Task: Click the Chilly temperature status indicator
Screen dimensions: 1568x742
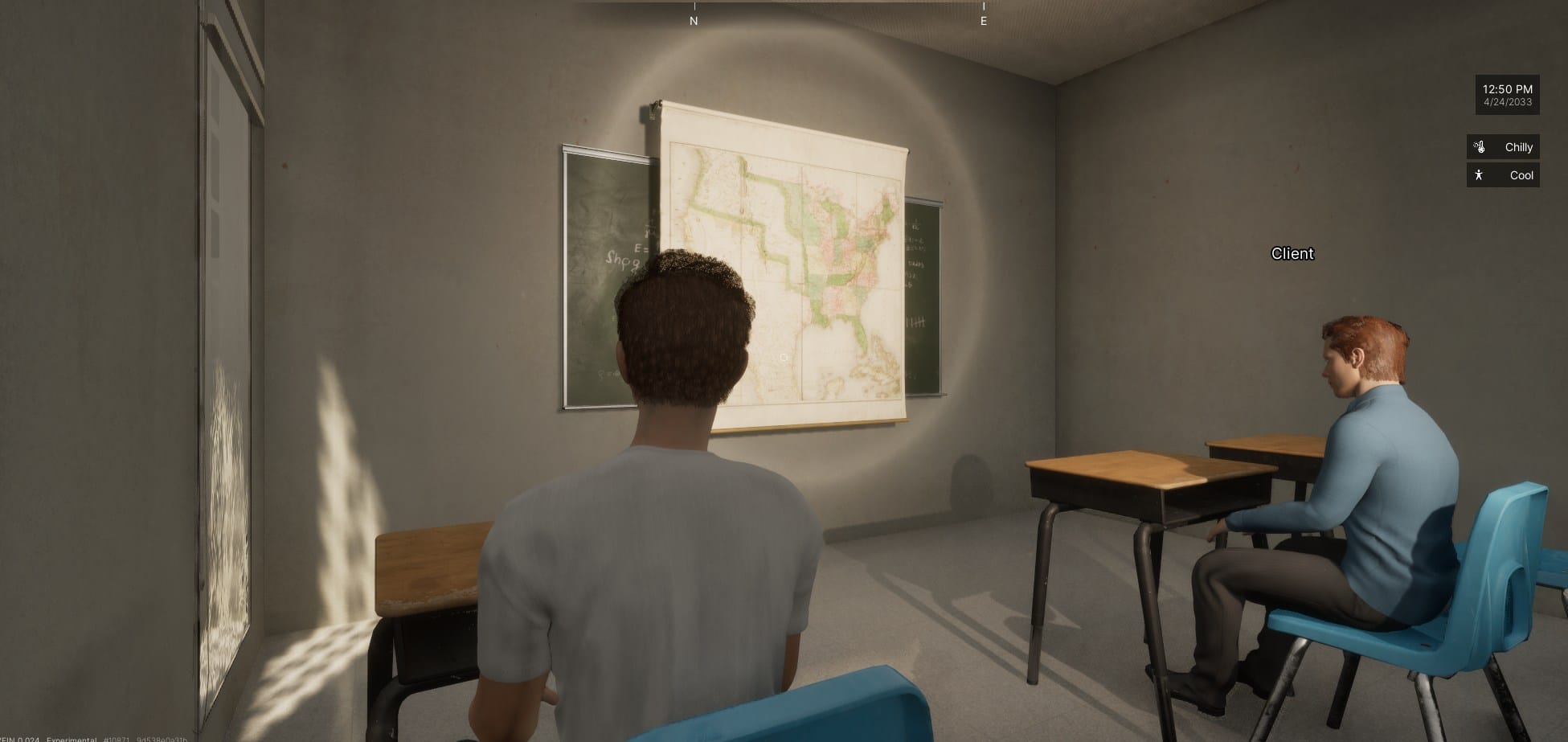Action: (1503, 147)
